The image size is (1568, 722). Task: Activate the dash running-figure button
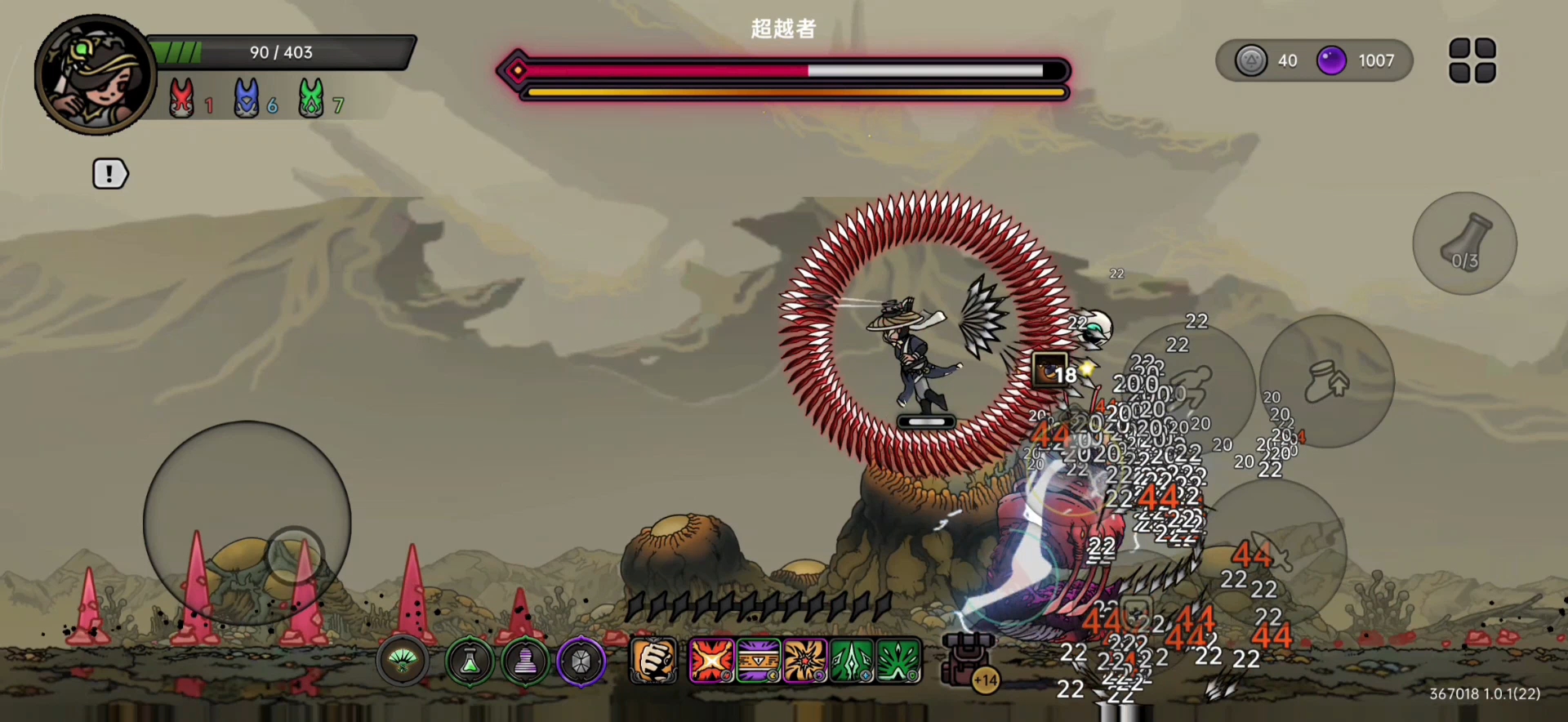click(1189, 389)
